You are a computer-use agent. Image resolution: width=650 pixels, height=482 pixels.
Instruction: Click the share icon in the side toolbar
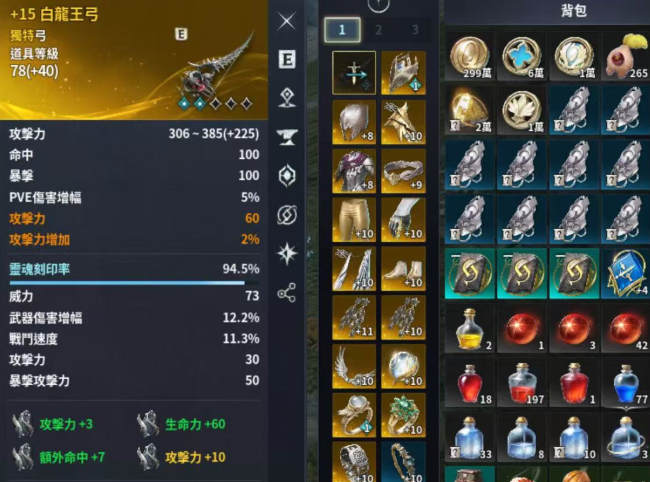(287, 292)
